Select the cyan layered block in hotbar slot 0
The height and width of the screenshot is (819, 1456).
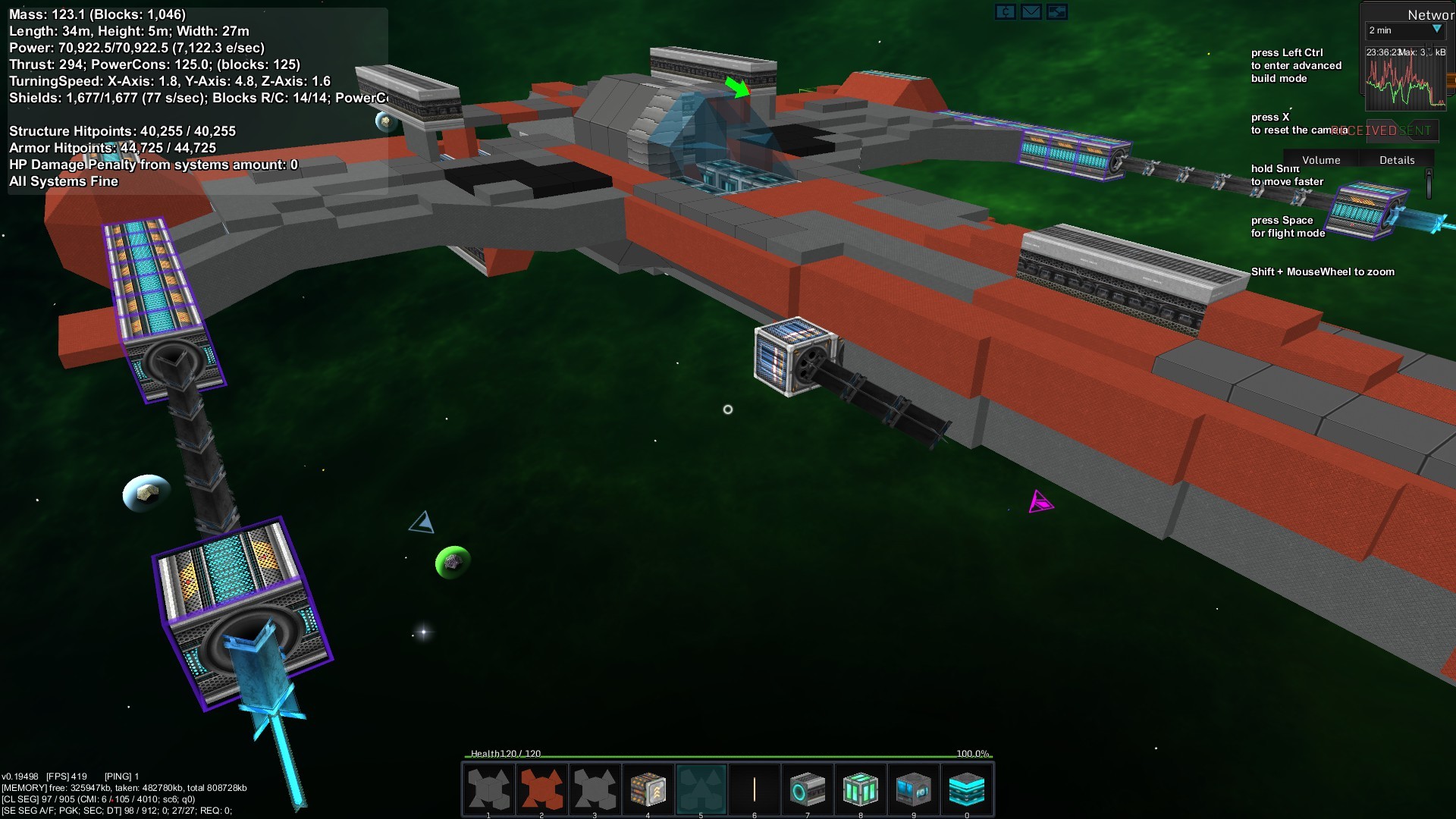[x=966, y=789]
